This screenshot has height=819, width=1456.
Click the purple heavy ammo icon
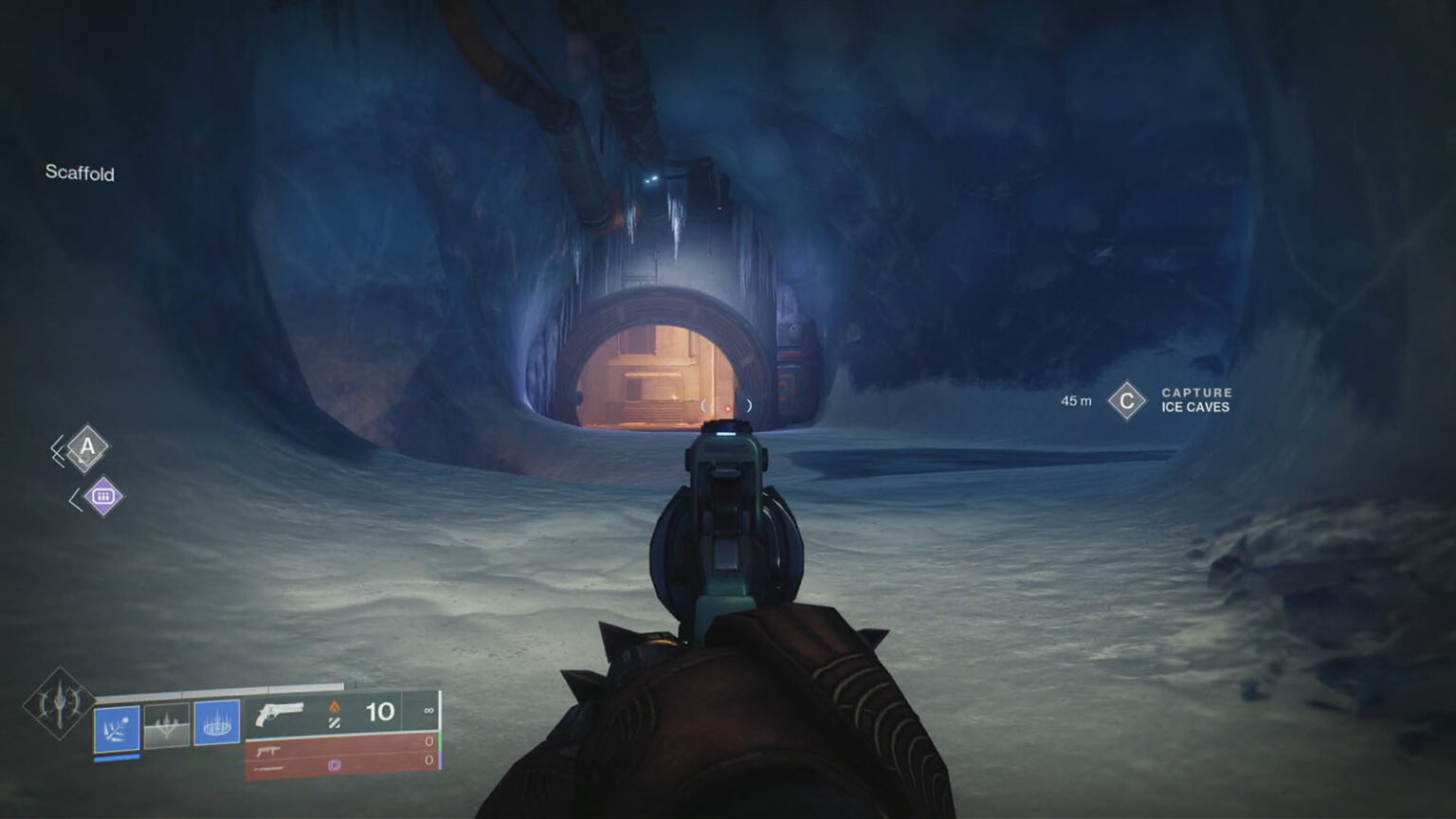pyautogui.click(x=336, y=766)
